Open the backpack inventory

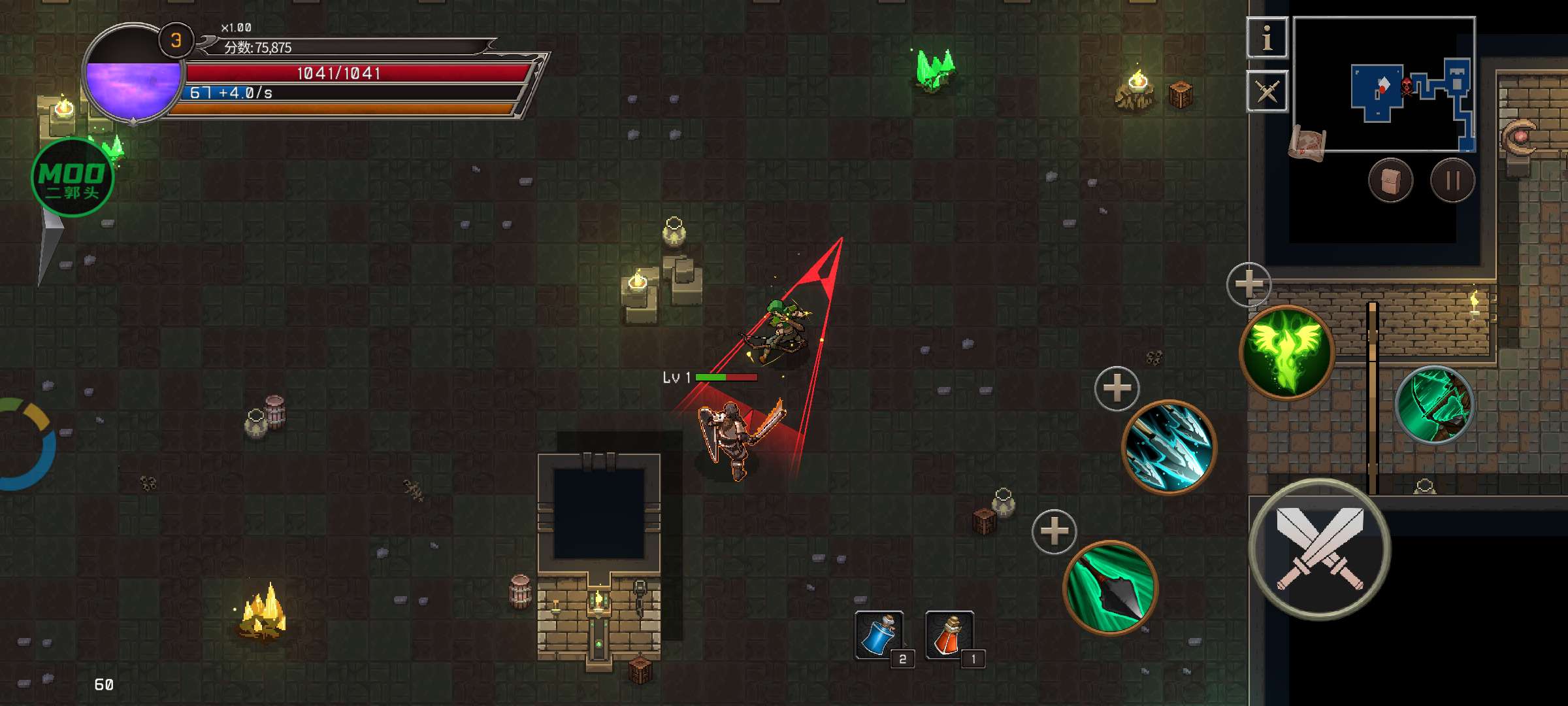pyautogui.click(x=1390, y=180)
